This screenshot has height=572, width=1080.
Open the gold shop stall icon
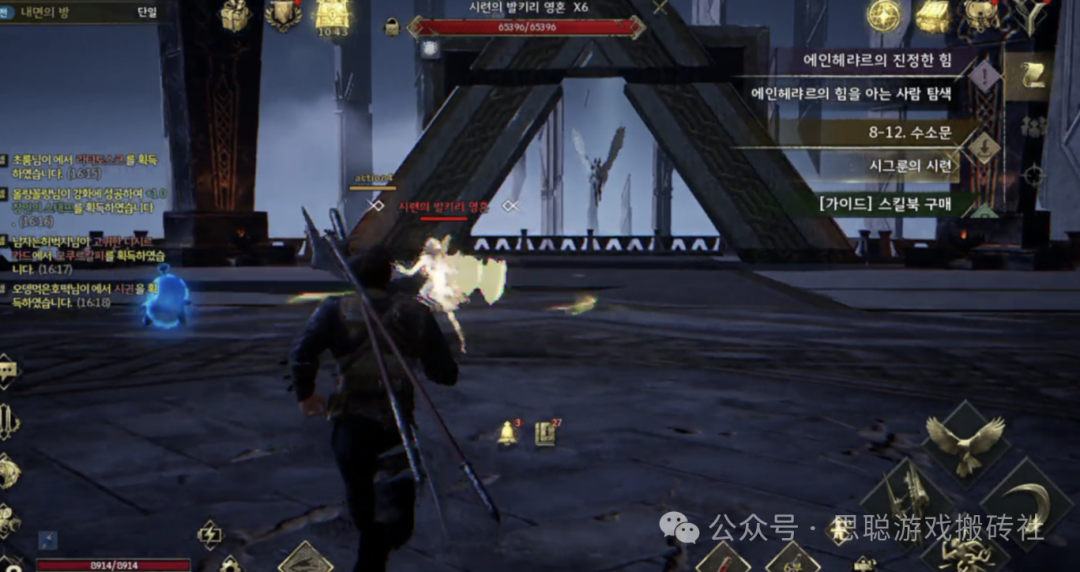tap(932, 15)
